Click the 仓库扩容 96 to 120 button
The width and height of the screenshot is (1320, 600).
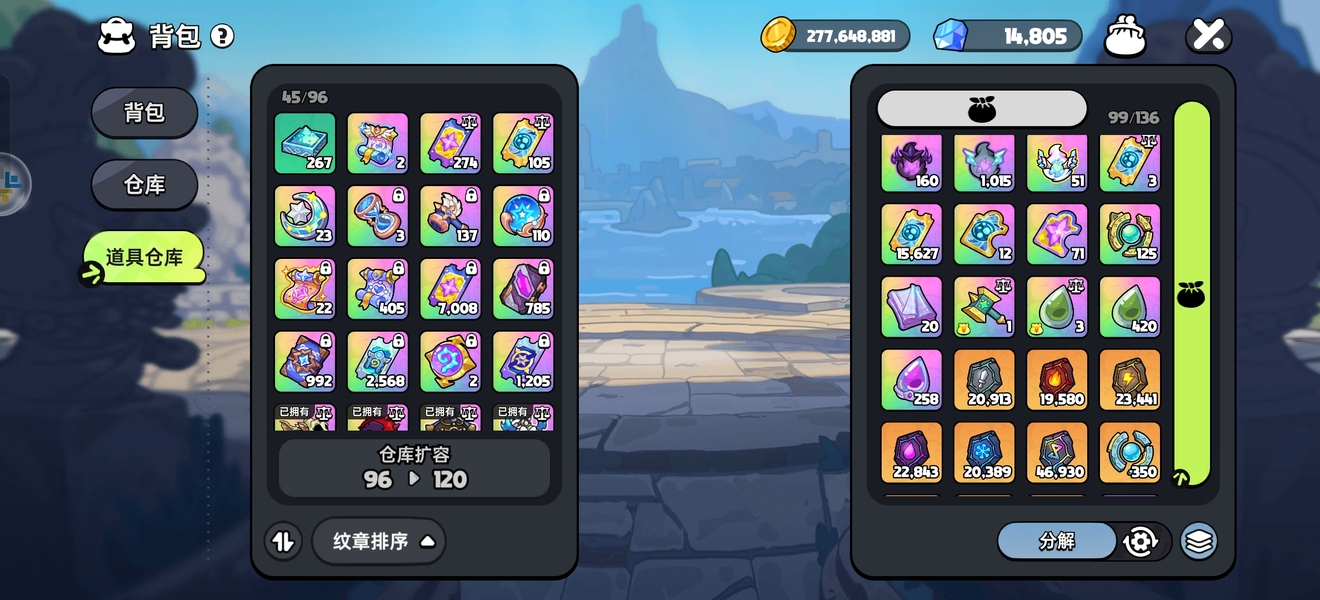click(414, 468)
